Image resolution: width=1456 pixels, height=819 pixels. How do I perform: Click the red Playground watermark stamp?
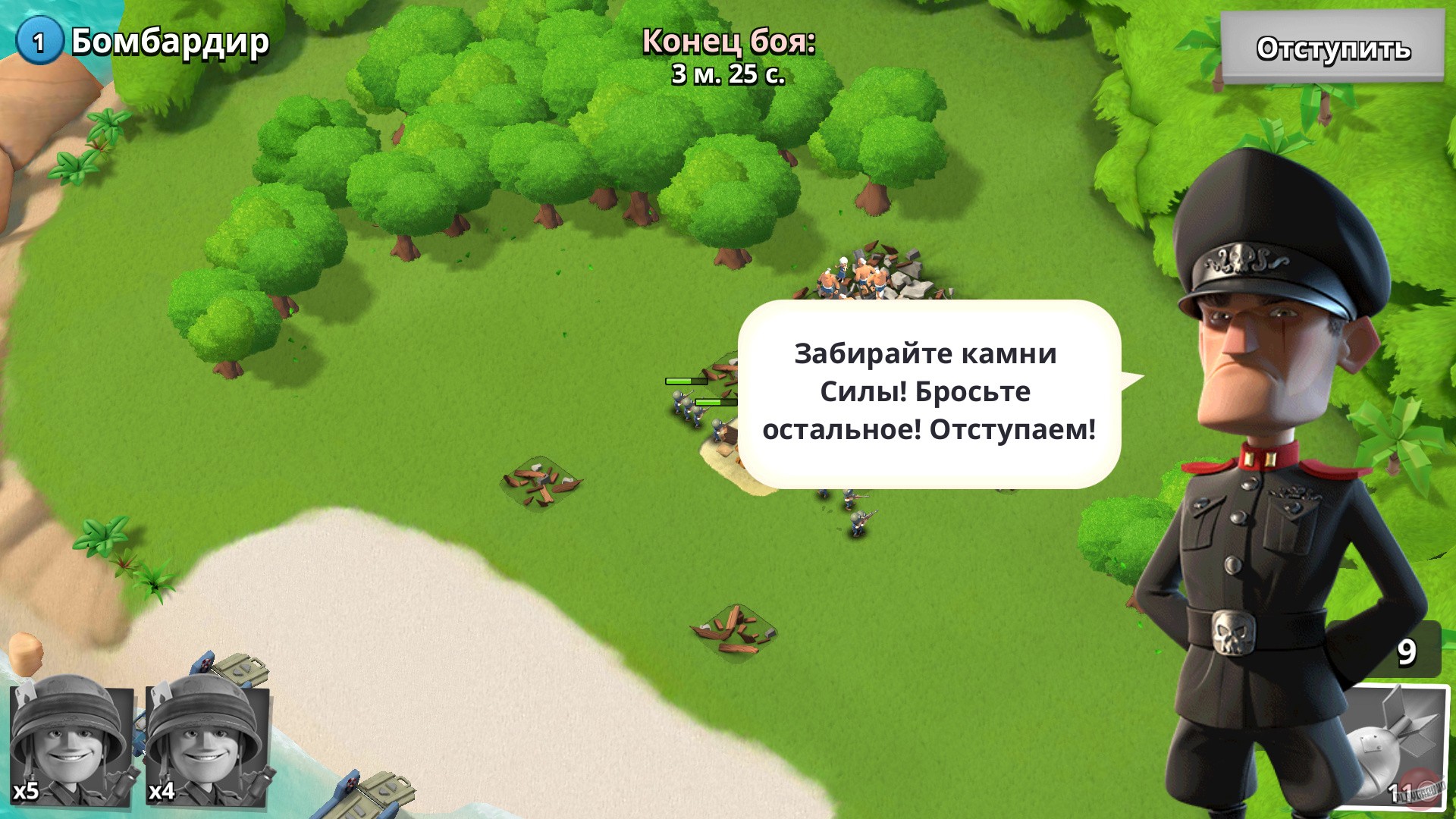tap(1420, 789)
